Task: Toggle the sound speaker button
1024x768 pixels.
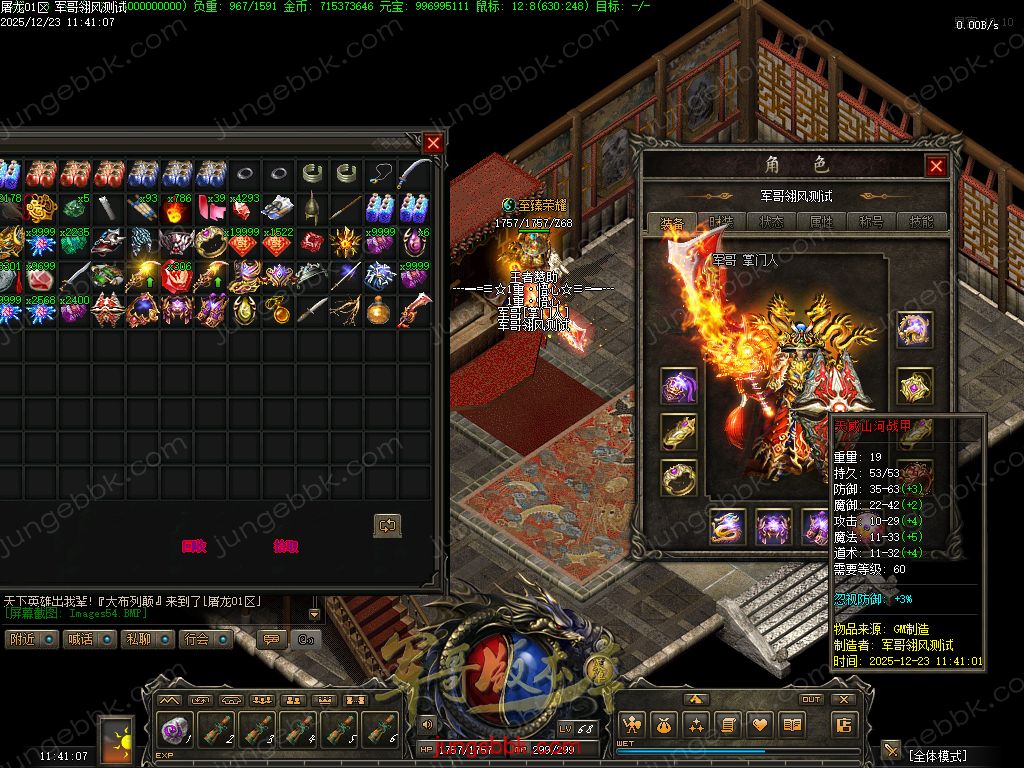Action: click(428, 723)
